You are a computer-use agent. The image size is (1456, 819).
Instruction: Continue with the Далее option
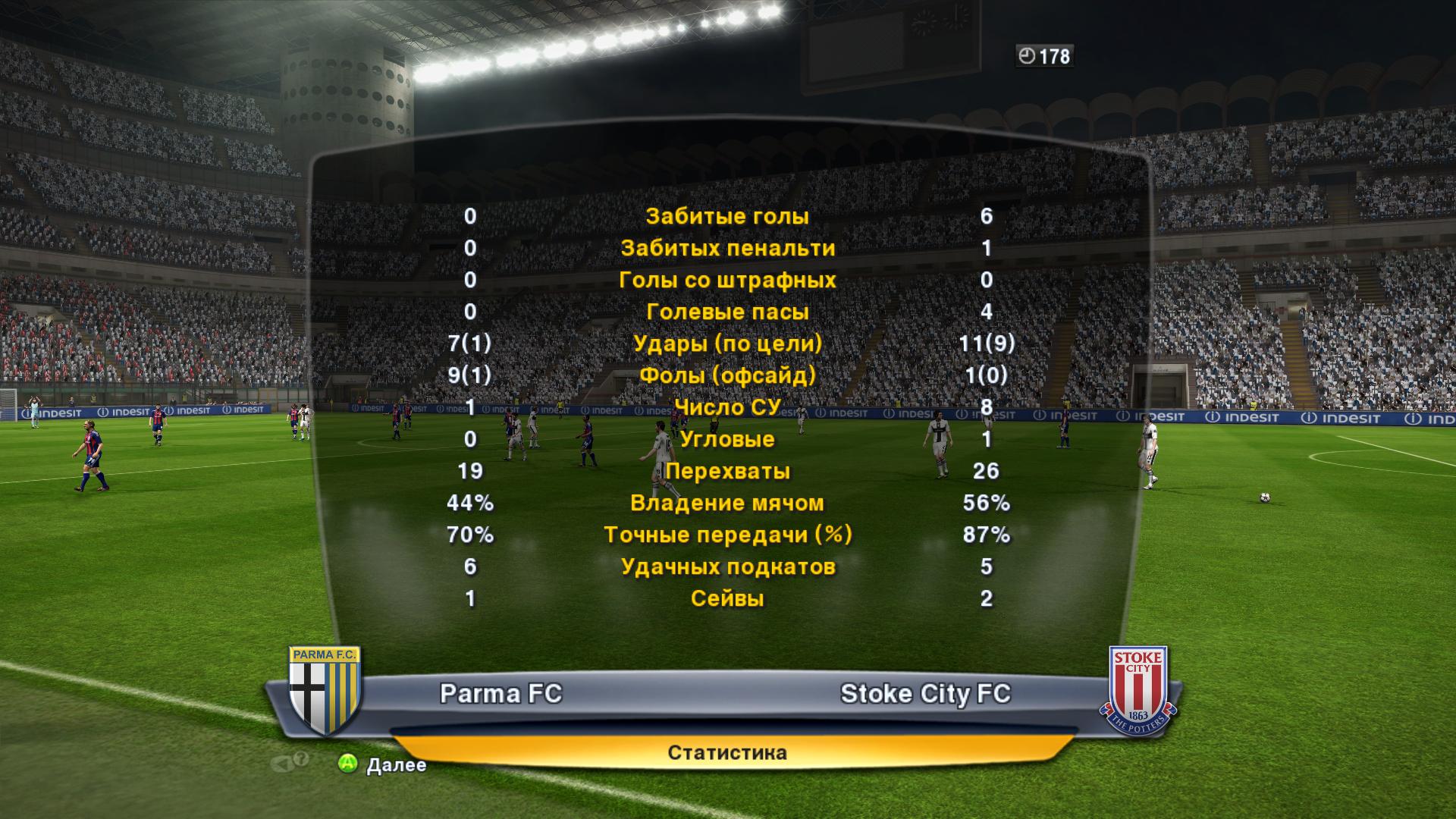pyautogui.click(x=383, y=764)
